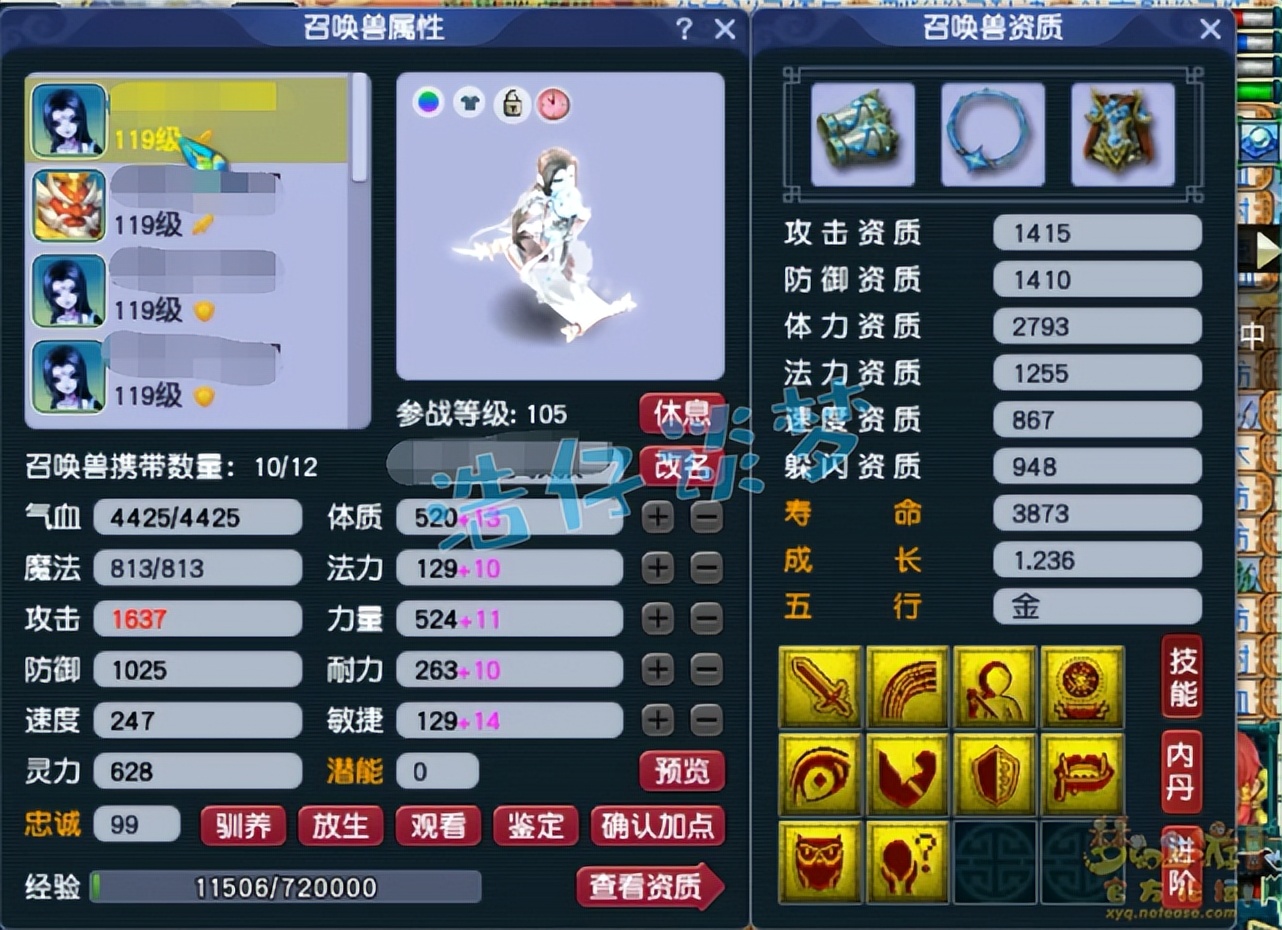Click the clothing icon above the pet model
The height and width of the screenshot is (930, 1282).
point(470,102)
